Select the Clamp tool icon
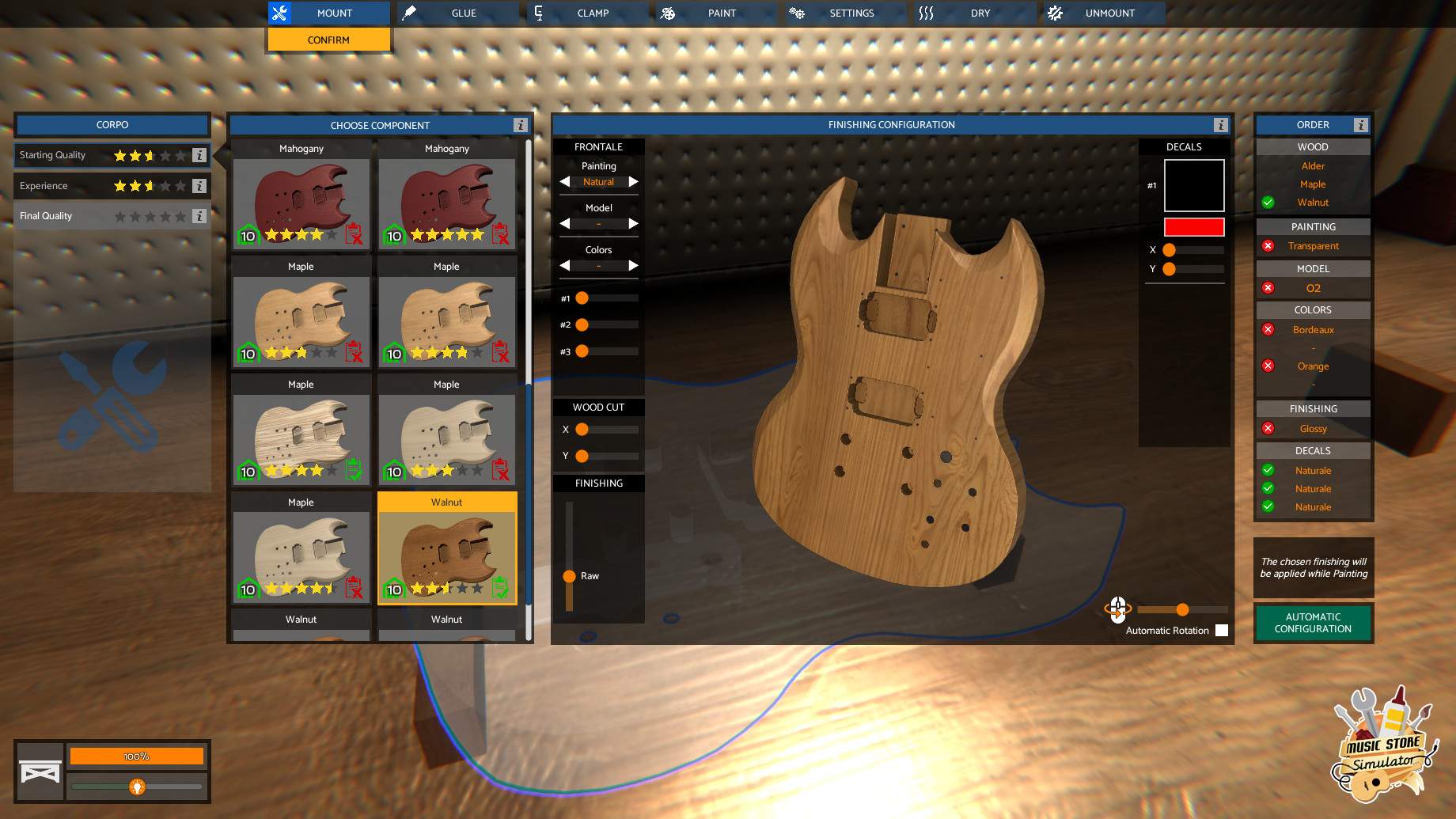The height and width of the screenshot is (819, 1456). tap(539, 13)
